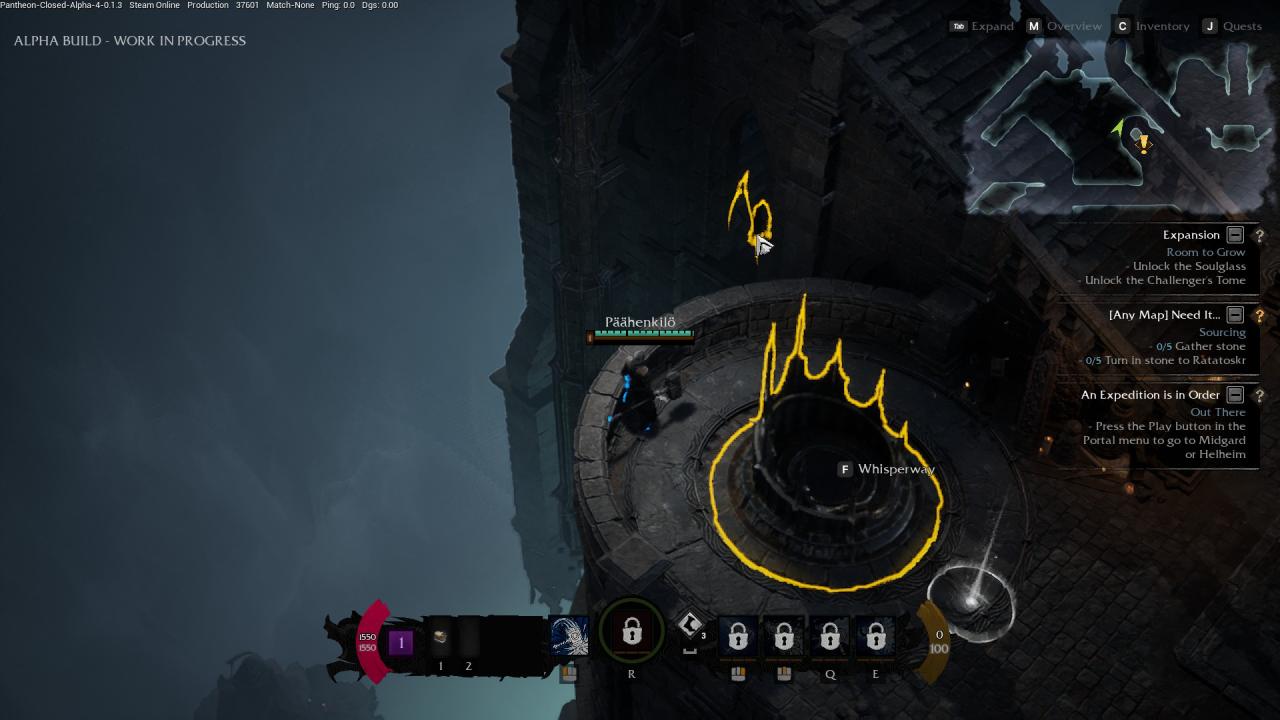Show help for the Sourcing stone quest

click(x=1259, y=316)
